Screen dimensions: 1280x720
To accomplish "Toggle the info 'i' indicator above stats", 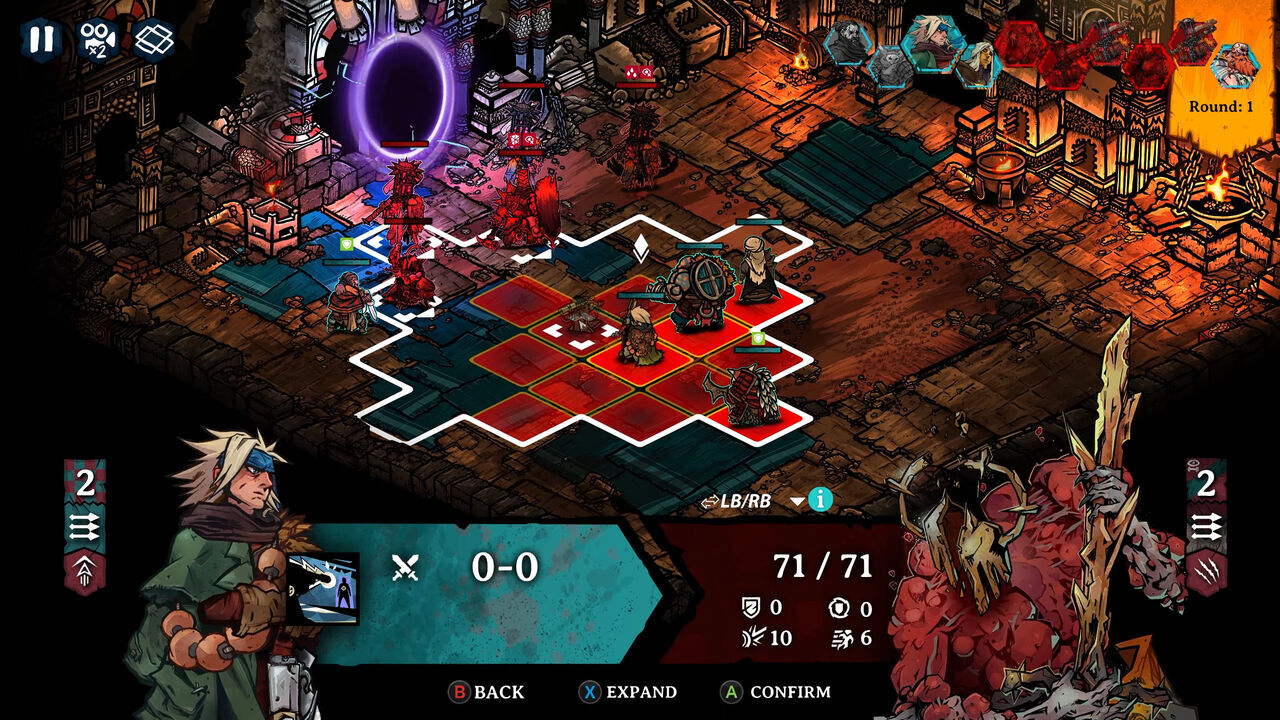I will pyautogui.click(x=820, y=500).
